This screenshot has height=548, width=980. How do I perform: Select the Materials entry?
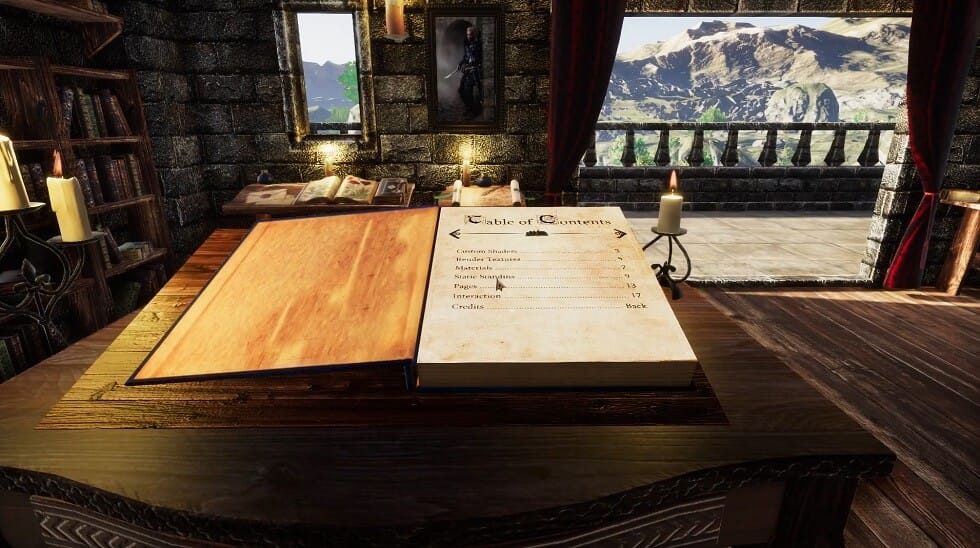point(473,268)
